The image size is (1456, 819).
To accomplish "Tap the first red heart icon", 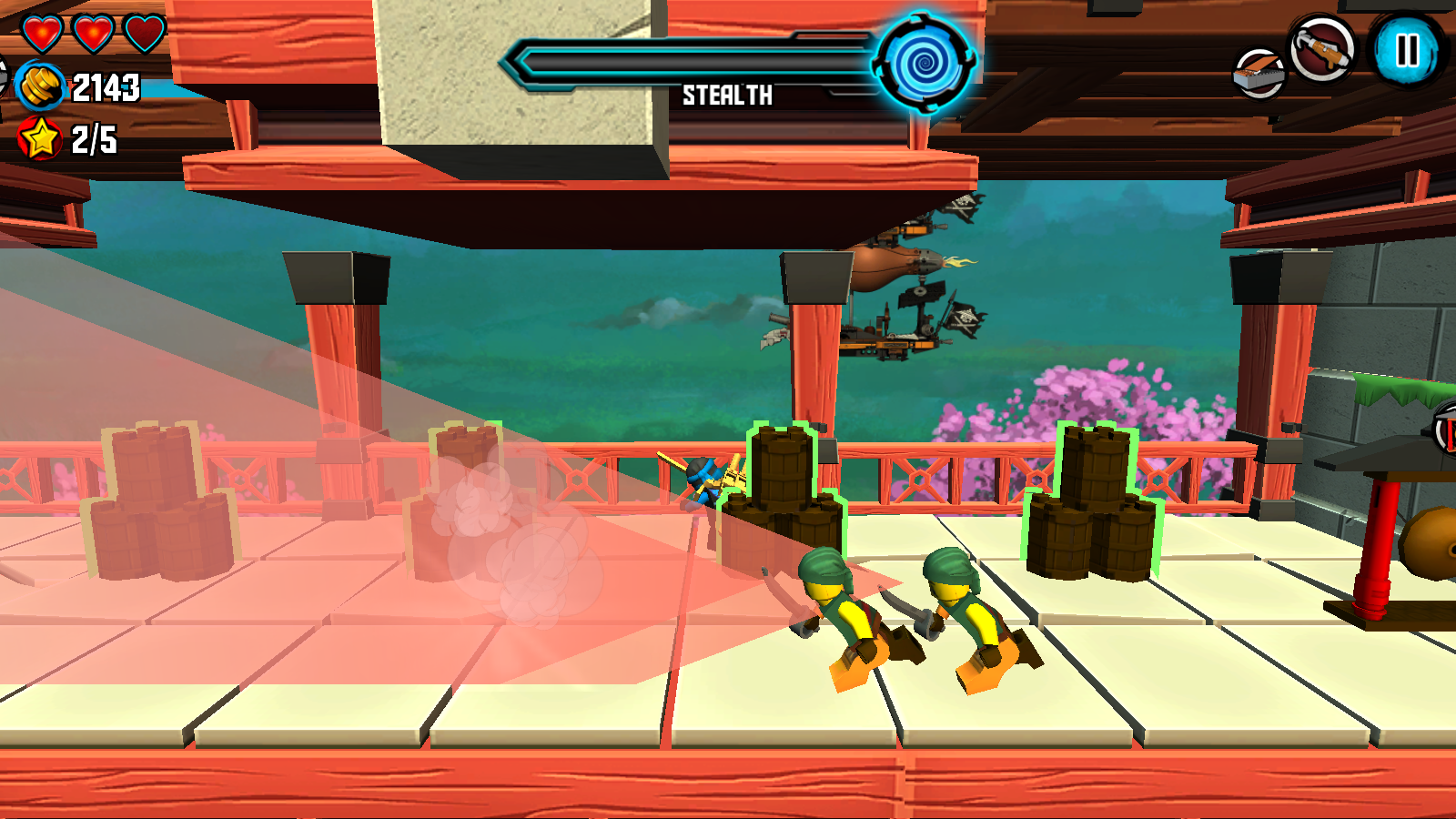I will click(44, 32).
